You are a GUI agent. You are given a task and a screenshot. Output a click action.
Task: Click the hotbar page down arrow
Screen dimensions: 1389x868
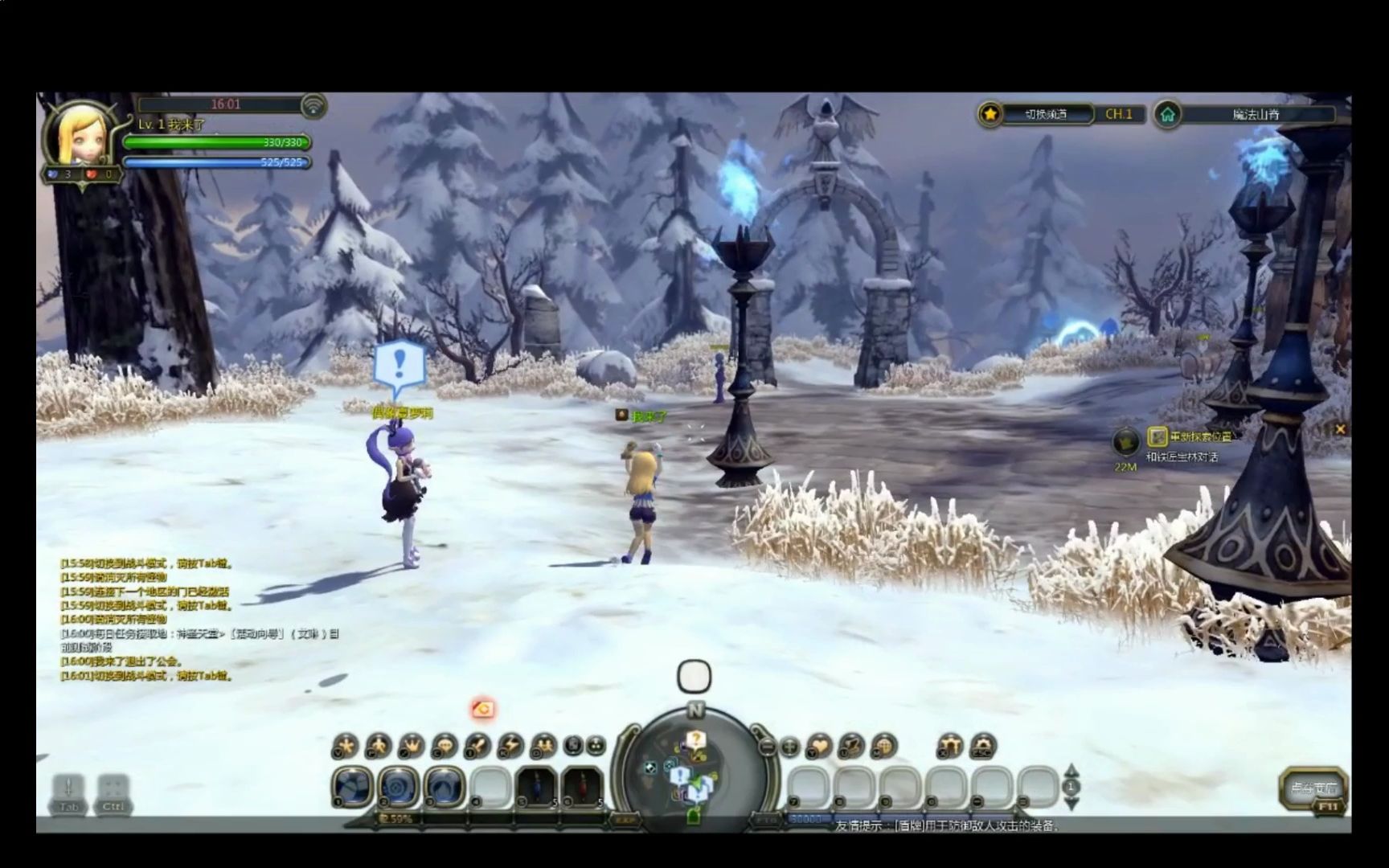tap(1071, 802)
